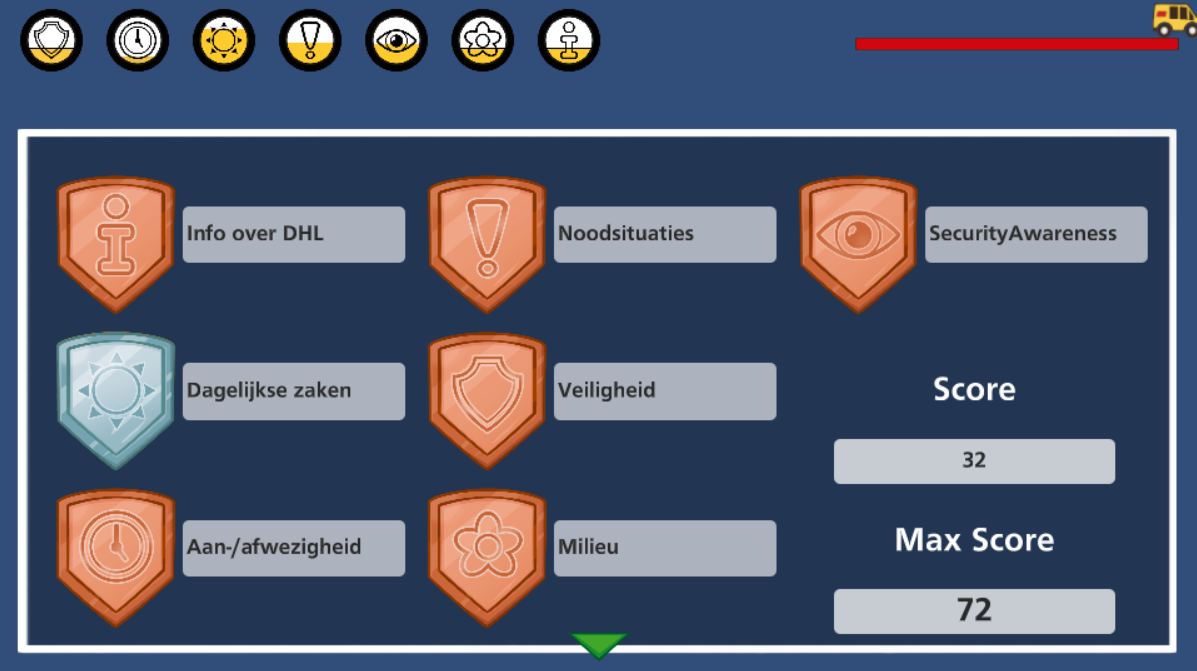Open the Aan-/afwezigheid topic
The height and width of the screenshot is (671, 1197).
pos(293,548)
